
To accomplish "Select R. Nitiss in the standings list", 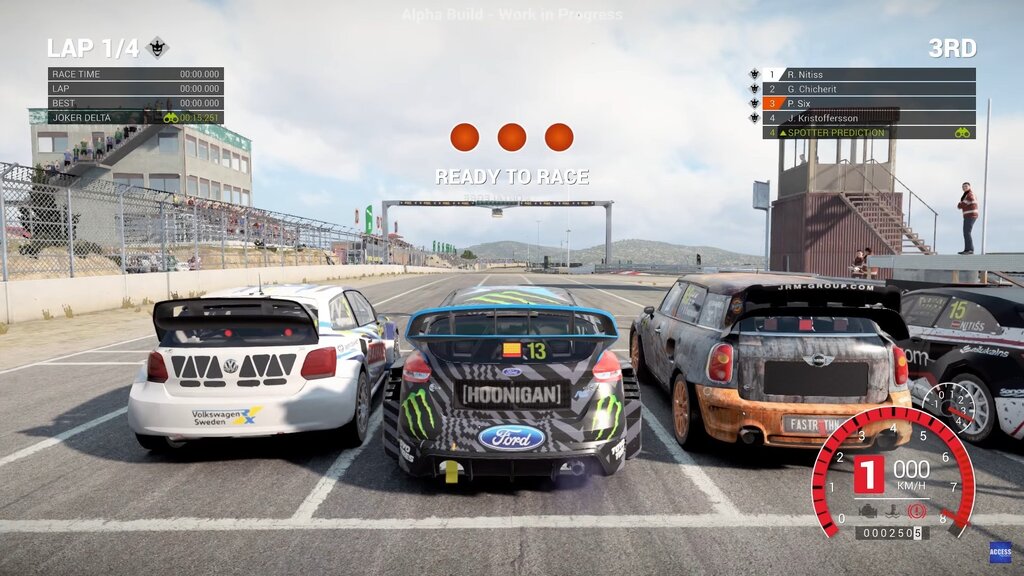I will click(x=868, y=74).
